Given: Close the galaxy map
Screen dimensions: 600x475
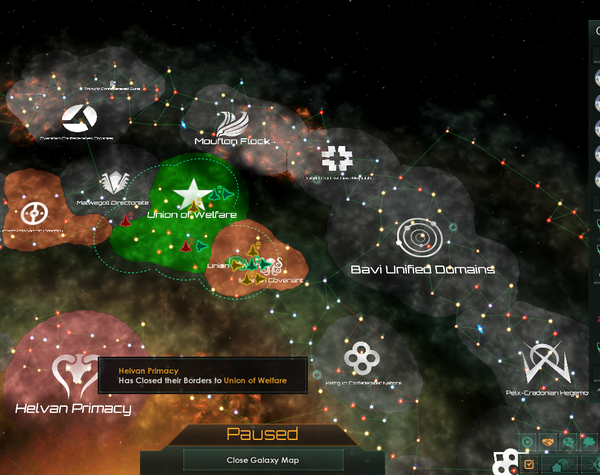Looking at the screenshot, I should [240, 461].
